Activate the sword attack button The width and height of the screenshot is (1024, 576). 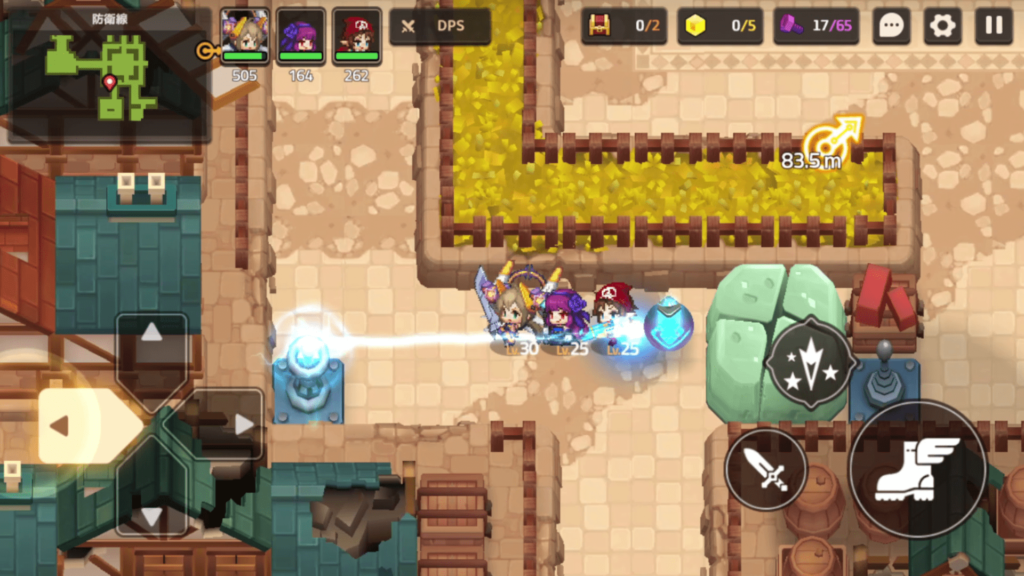(x=765, y=469)
